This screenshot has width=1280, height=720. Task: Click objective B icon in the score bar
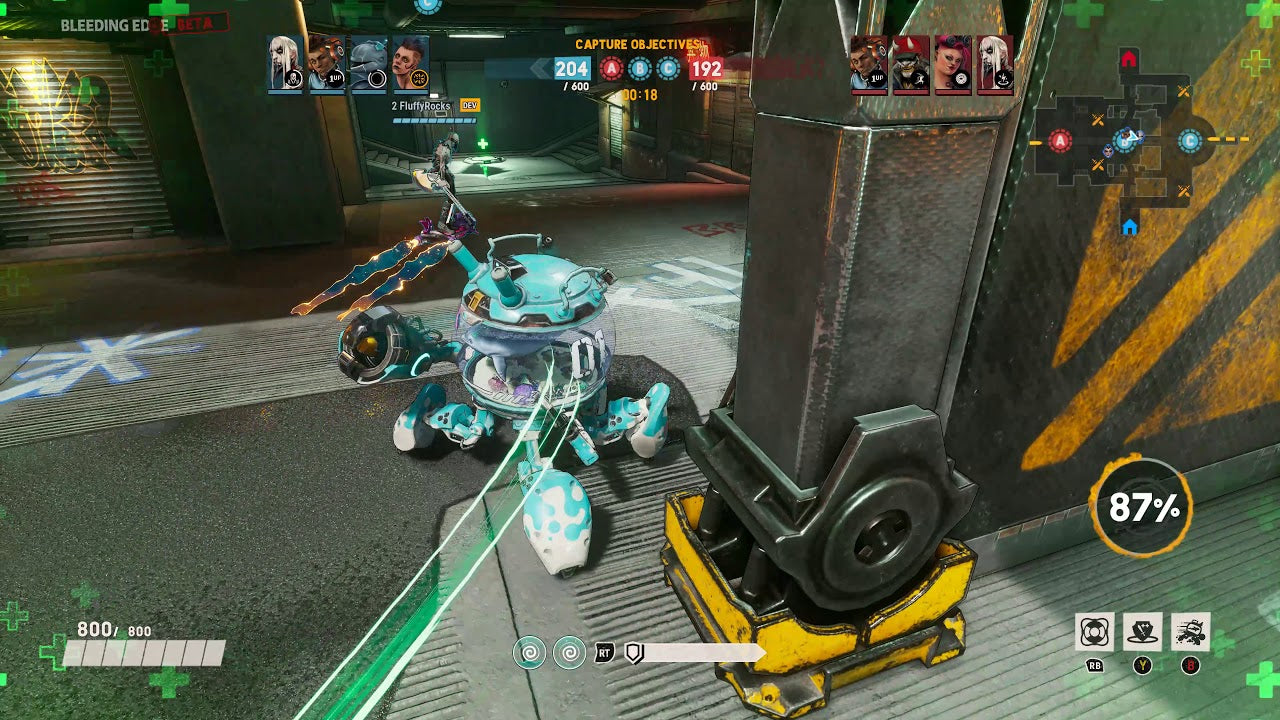point(640,68)
